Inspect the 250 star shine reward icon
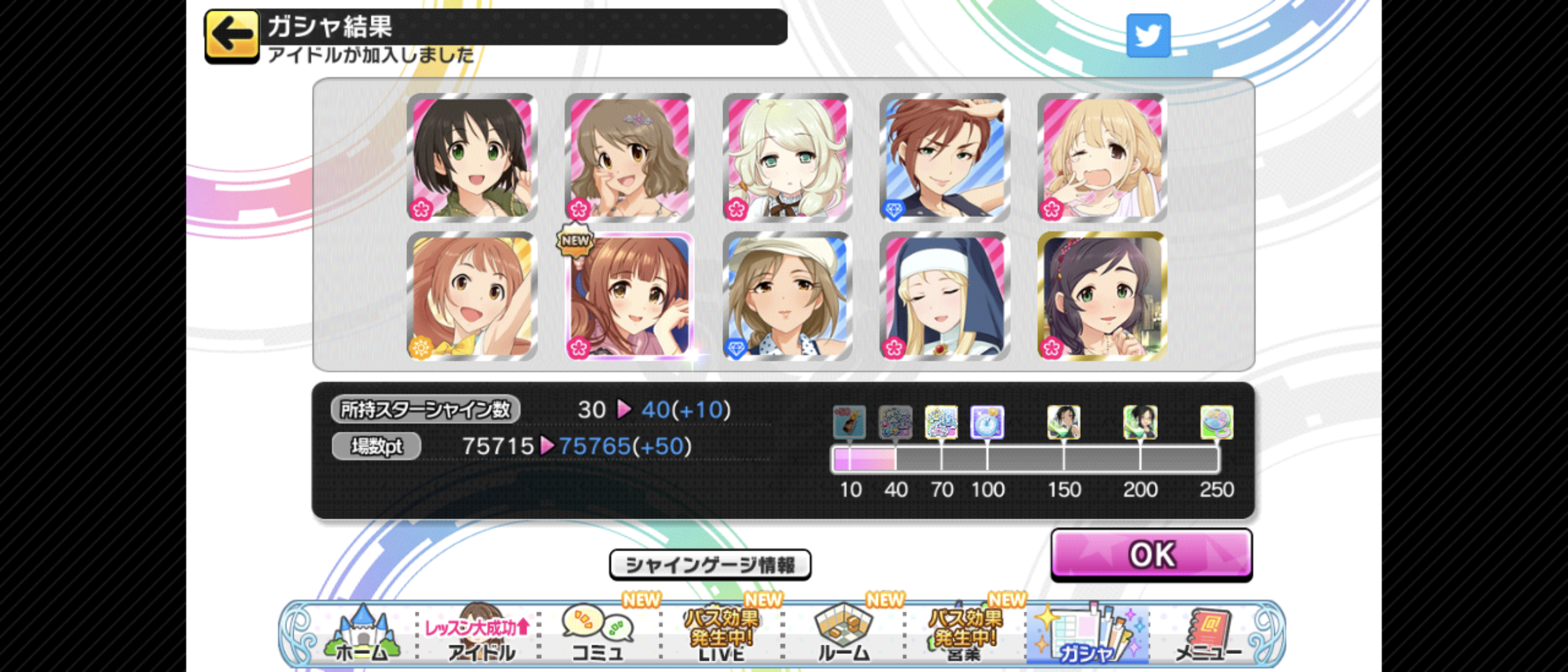Image resolution: width=1568 pixels, height=672 pixels. 1216,422
